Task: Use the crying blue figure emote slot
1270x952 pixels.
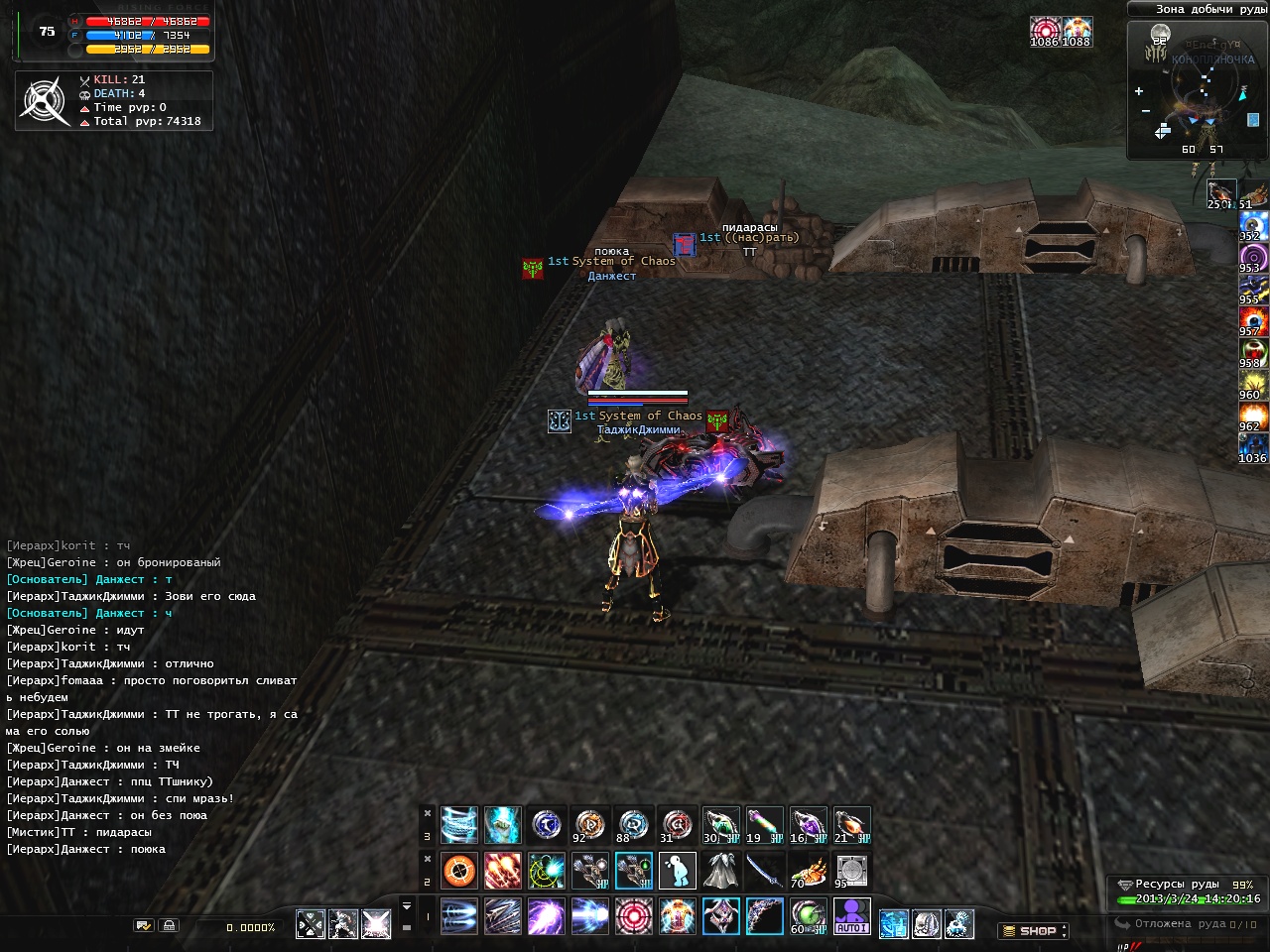Action: (677, 871)
